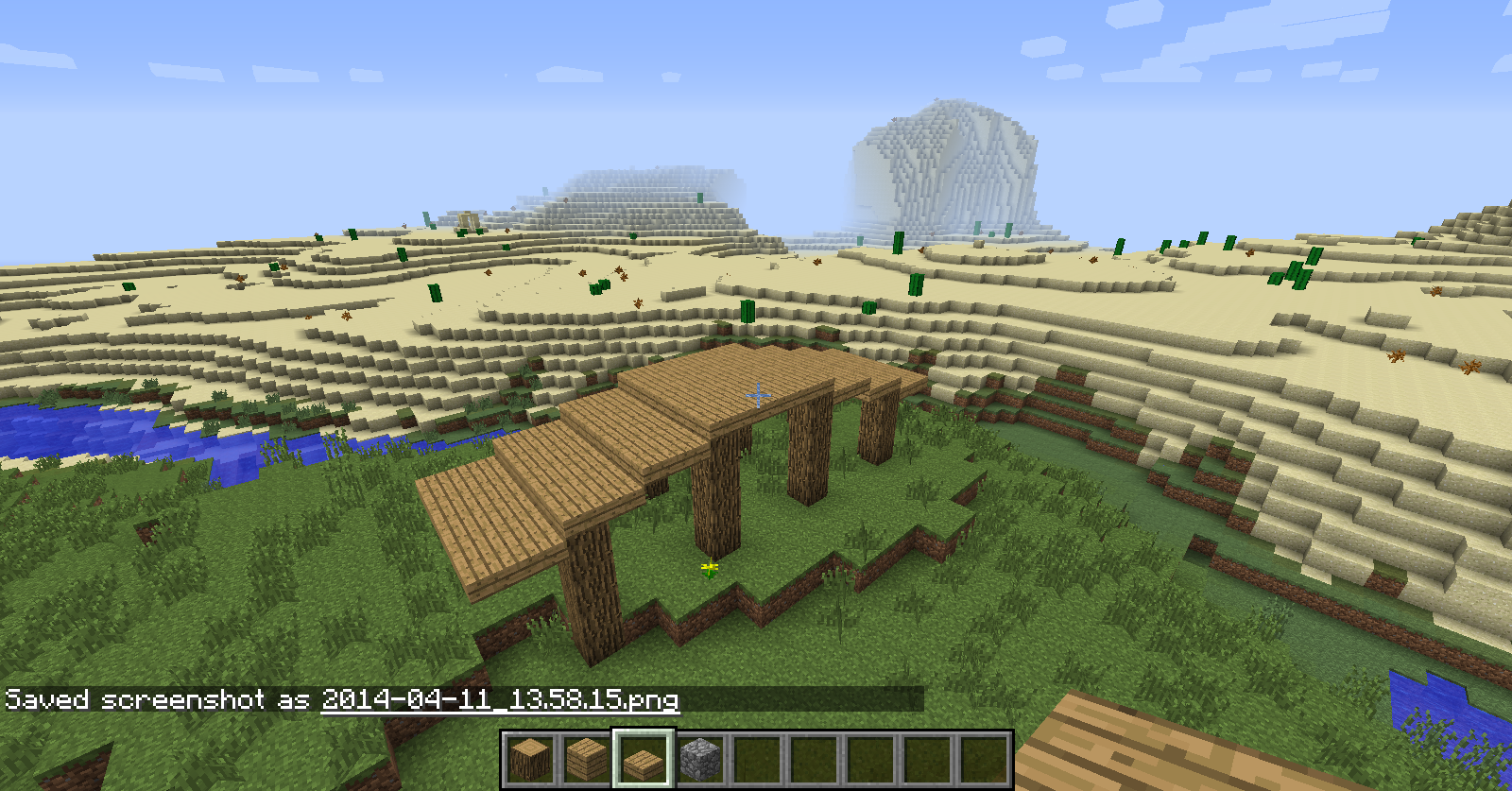
Task: Click the crosshair at screen center
Action: pos(756,397)
